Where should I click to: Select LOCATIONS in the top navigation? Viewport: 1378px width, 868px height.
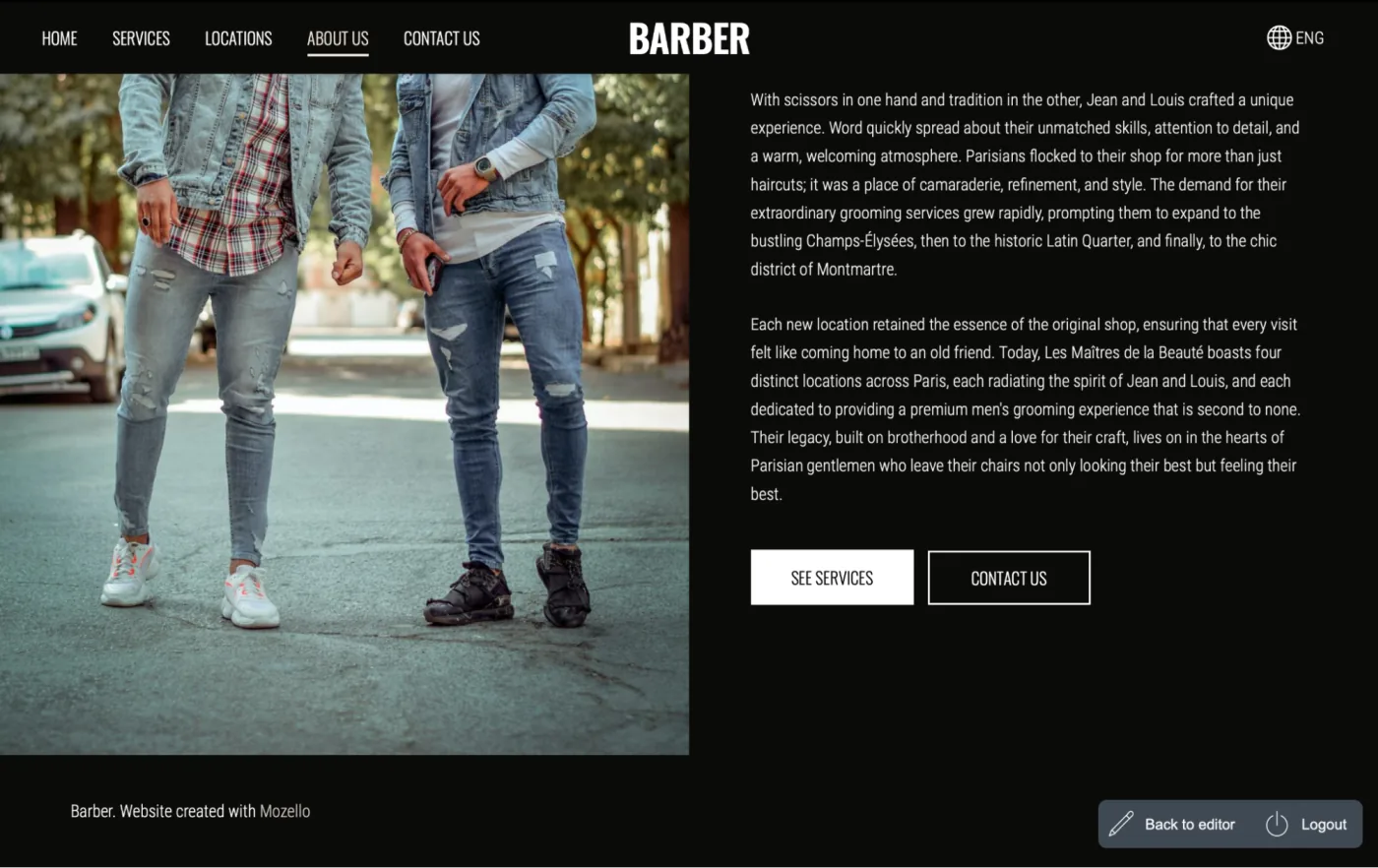(x=238, y=38)
